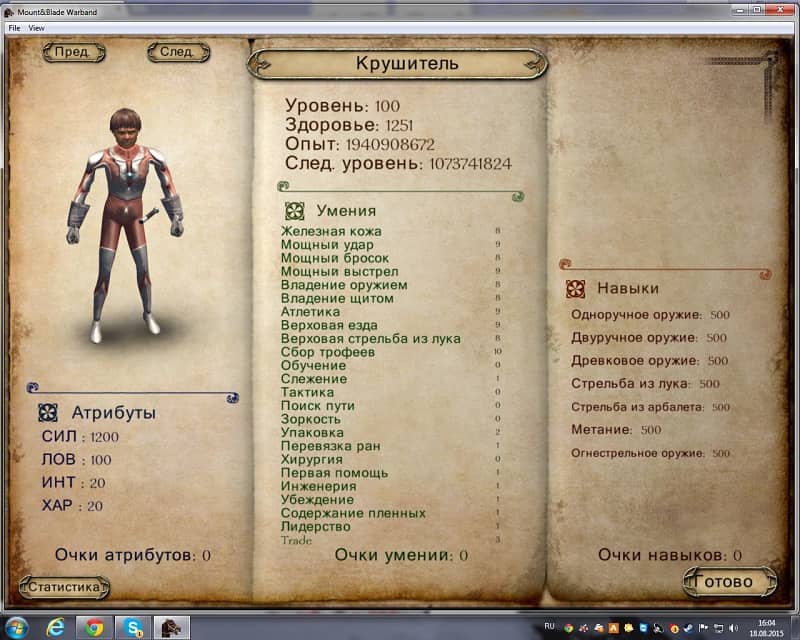Image resolution: width=800 pixels, height=640 pixels.
Task: Go to the previous character with Пред.
Action: pyautogui.click(x=73, y=52)
